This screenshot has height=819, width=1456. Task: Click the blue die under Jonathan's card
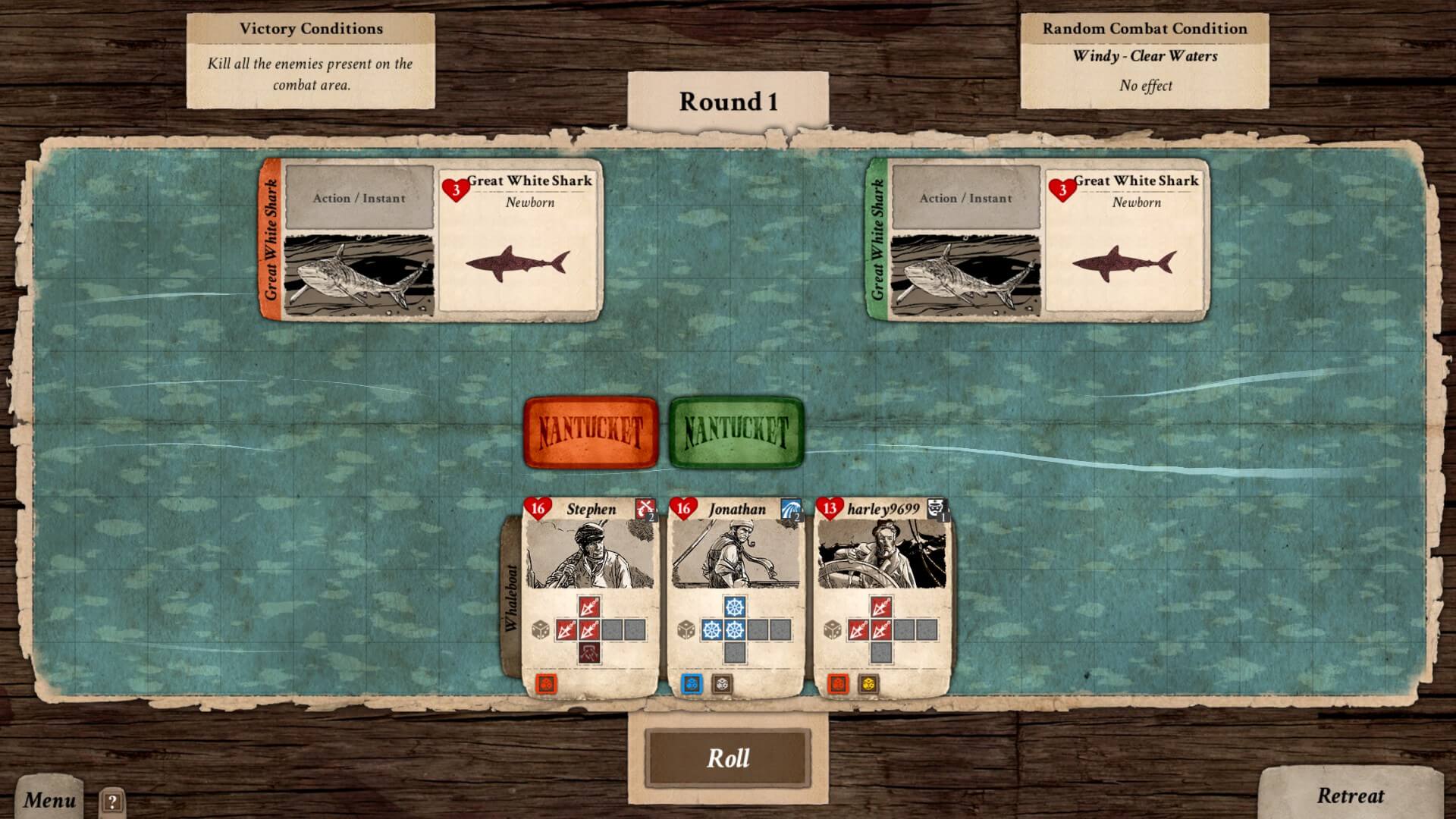pyautogui.click(x=692, y=684)
